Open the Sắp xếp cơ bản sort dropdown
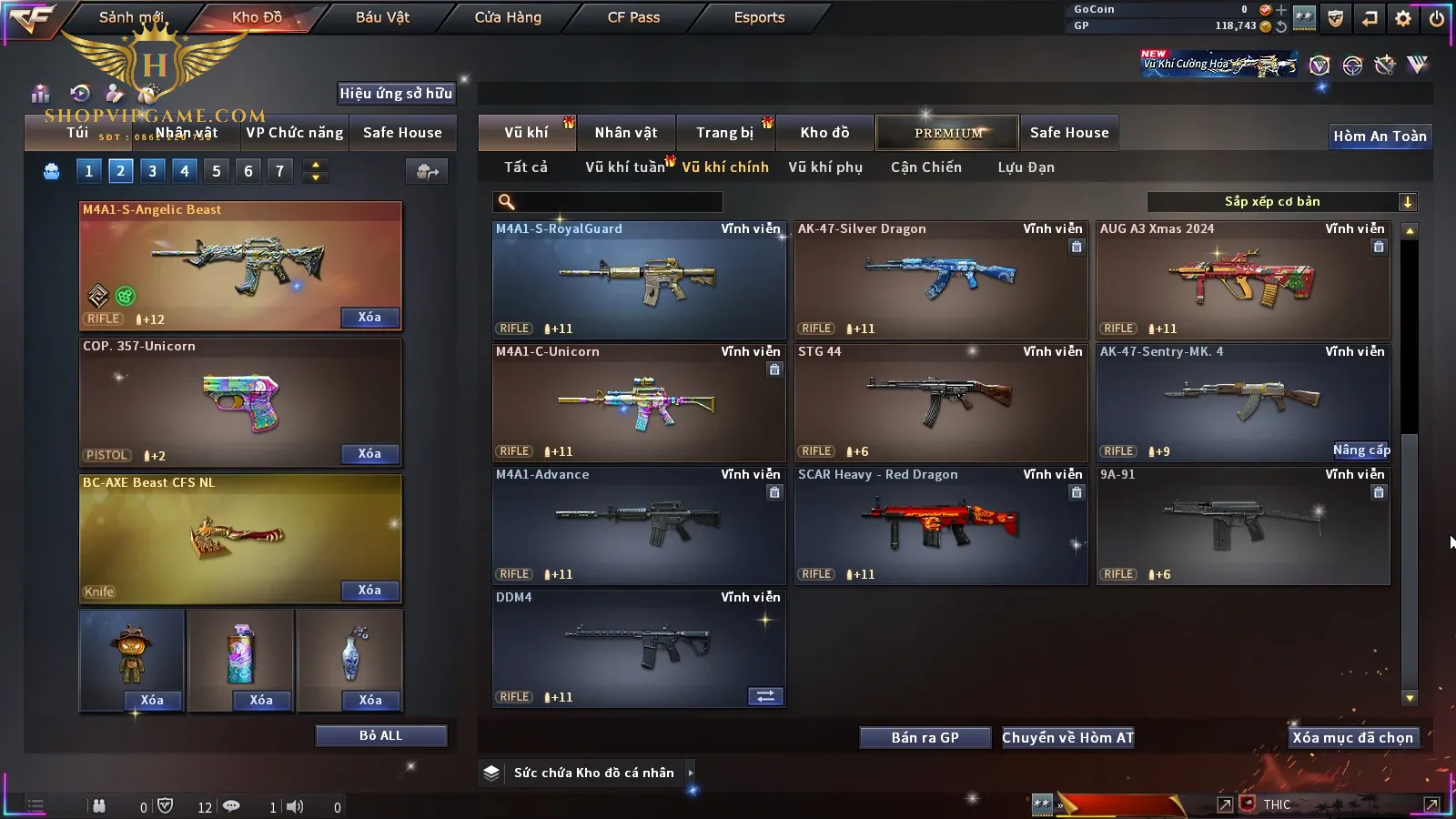Screen dimensions: 1456x819 pyautogui.click(x=1281, y=202)
